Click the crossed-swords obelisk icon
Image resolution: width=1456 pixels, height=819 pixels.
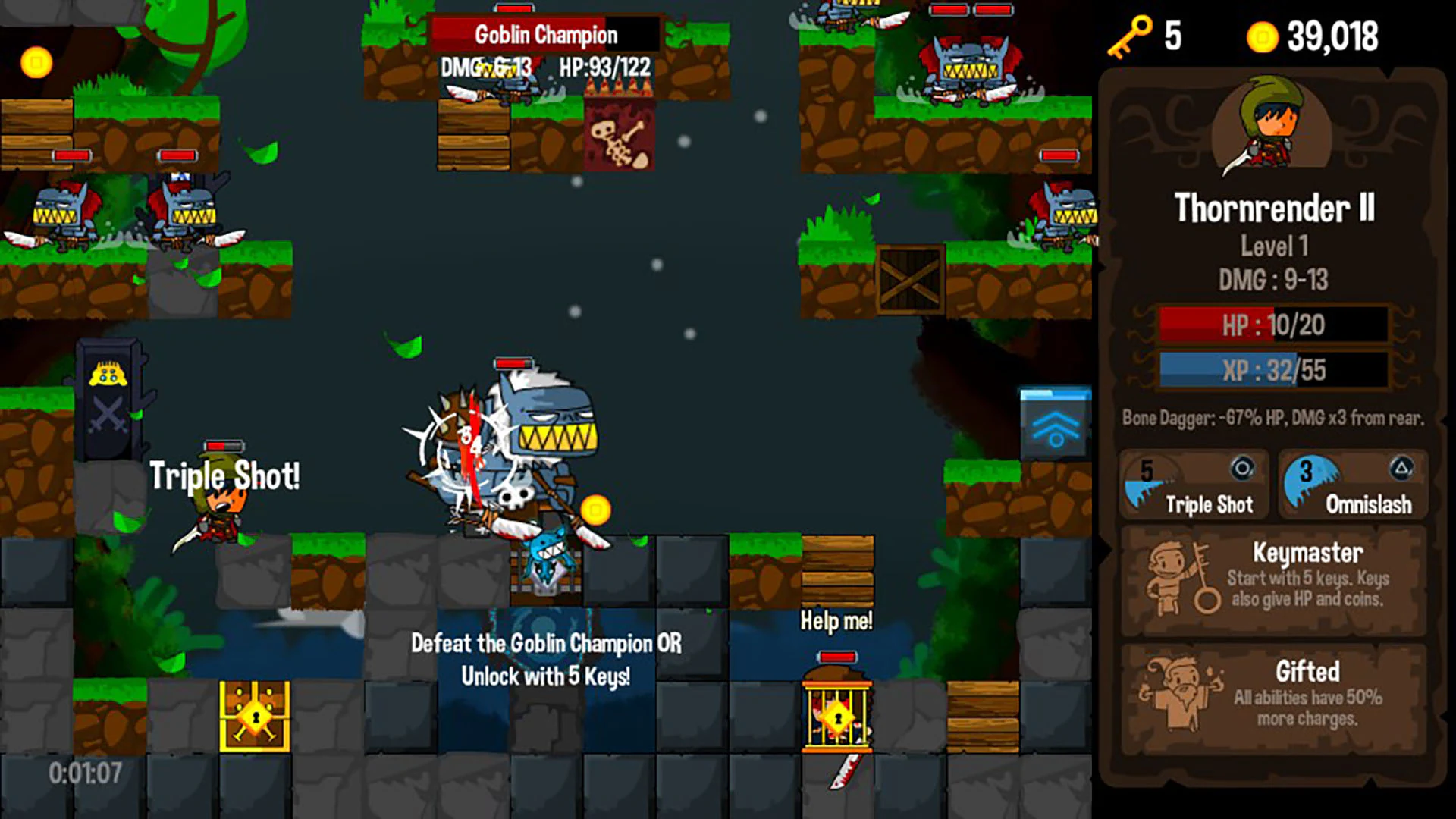tap(108, 413)
